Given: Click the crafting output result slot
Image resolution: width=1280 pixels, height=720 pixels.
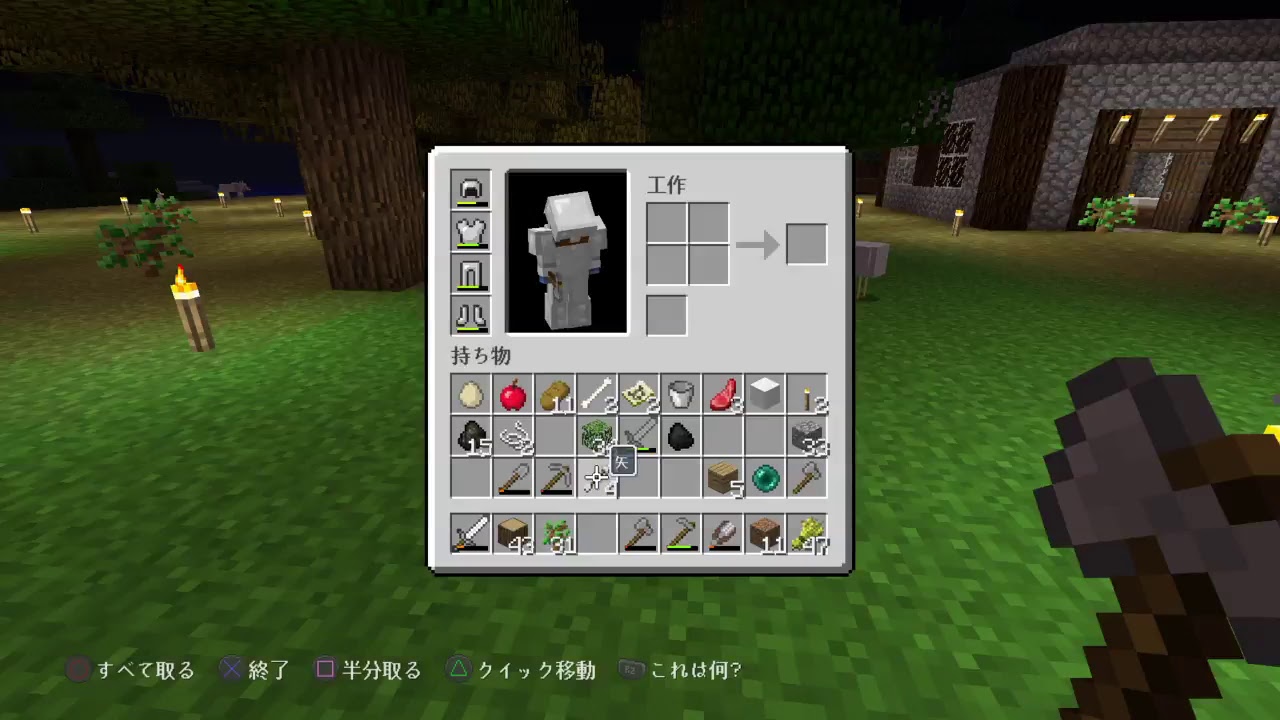Looking at the screenshot, I should pos(807,243).
